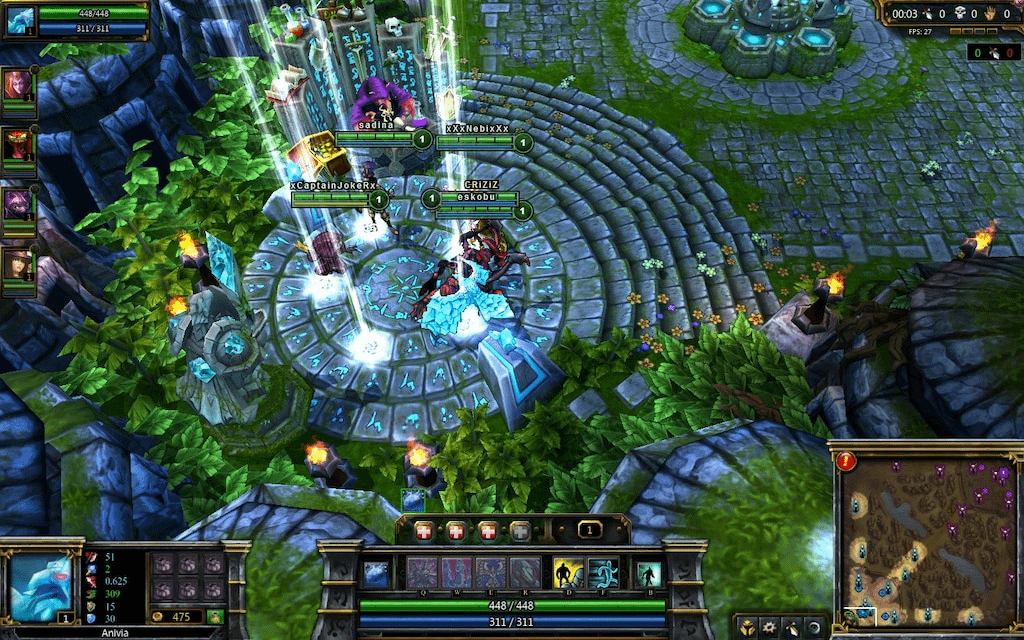Open the gear settings button

tap(770, 628)
